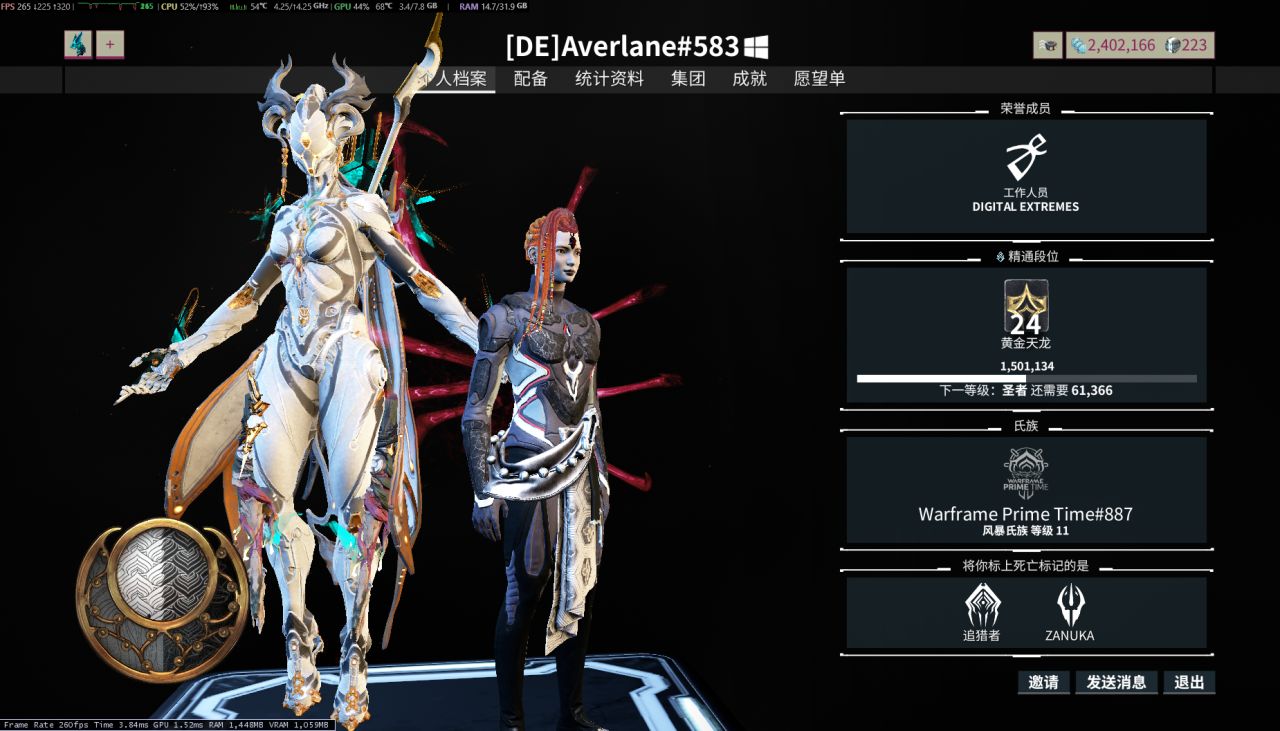Open the platinum currency balance showing 223

(1186, 45)
